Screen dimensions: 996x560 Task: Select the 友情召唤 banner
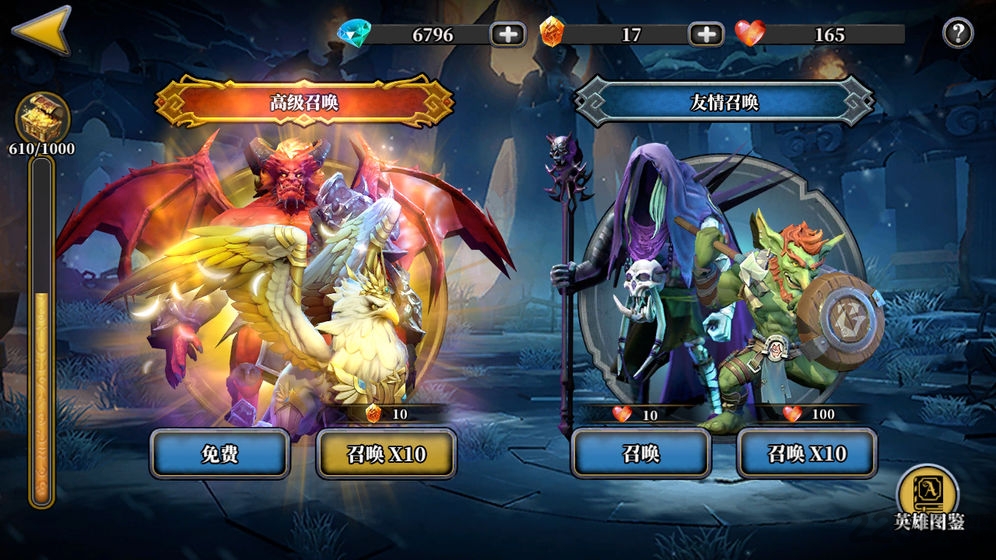724,102
